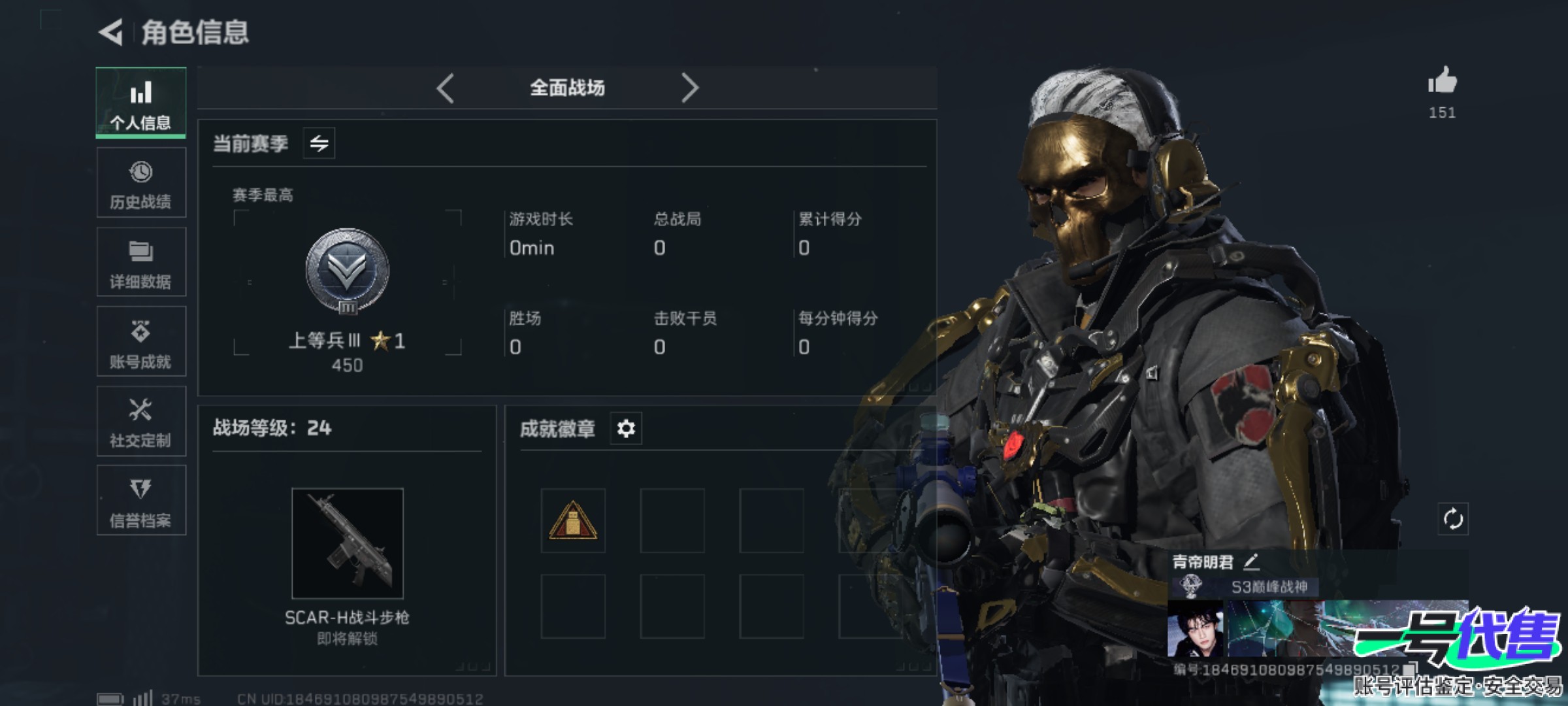Click the SCAR-H战斗步枪 weapon thumbnail
The width and height of the screenshot is (1568, 706).
348,543
